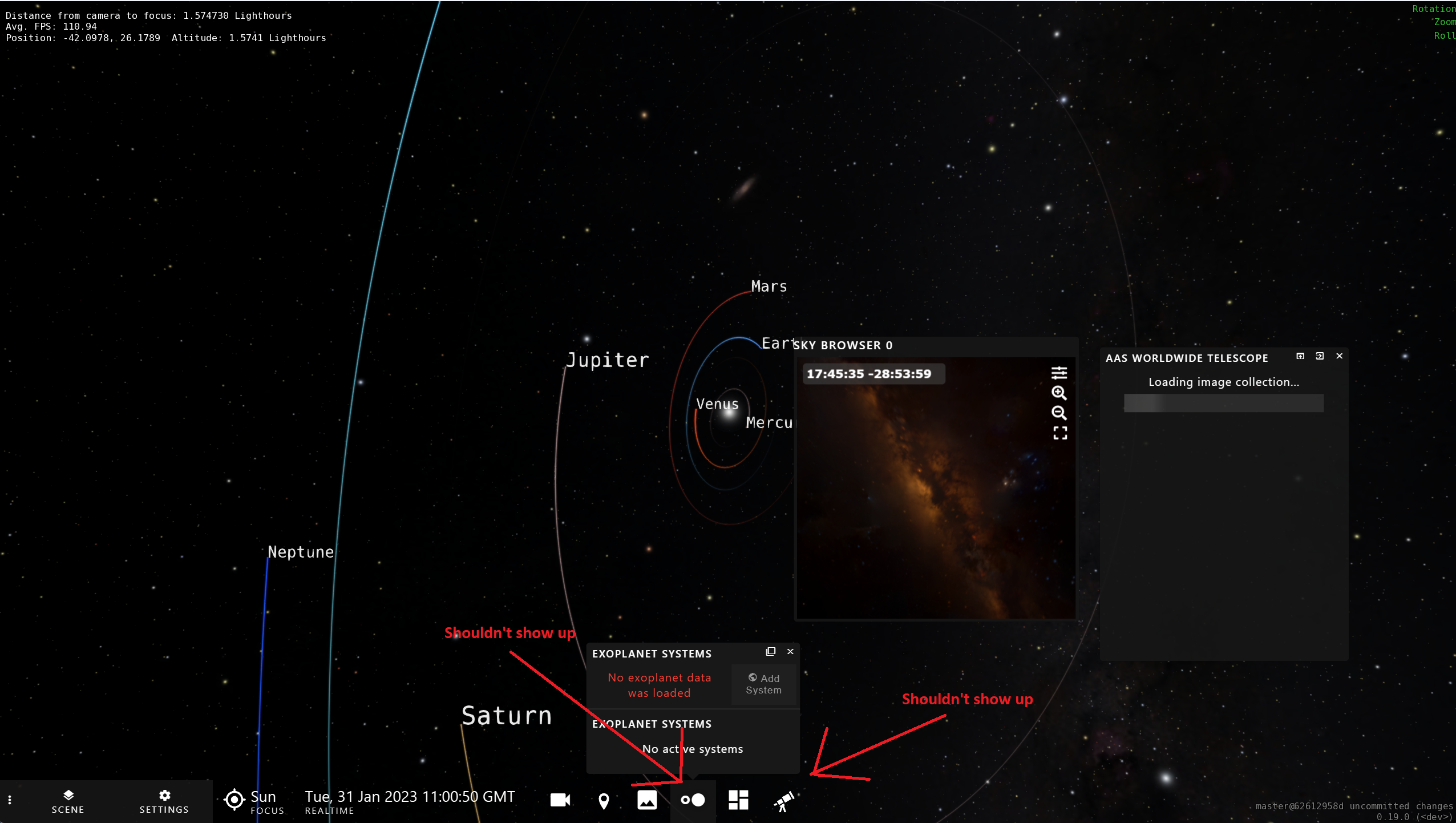Open the geo position pin panel

[x=603, y=800]
